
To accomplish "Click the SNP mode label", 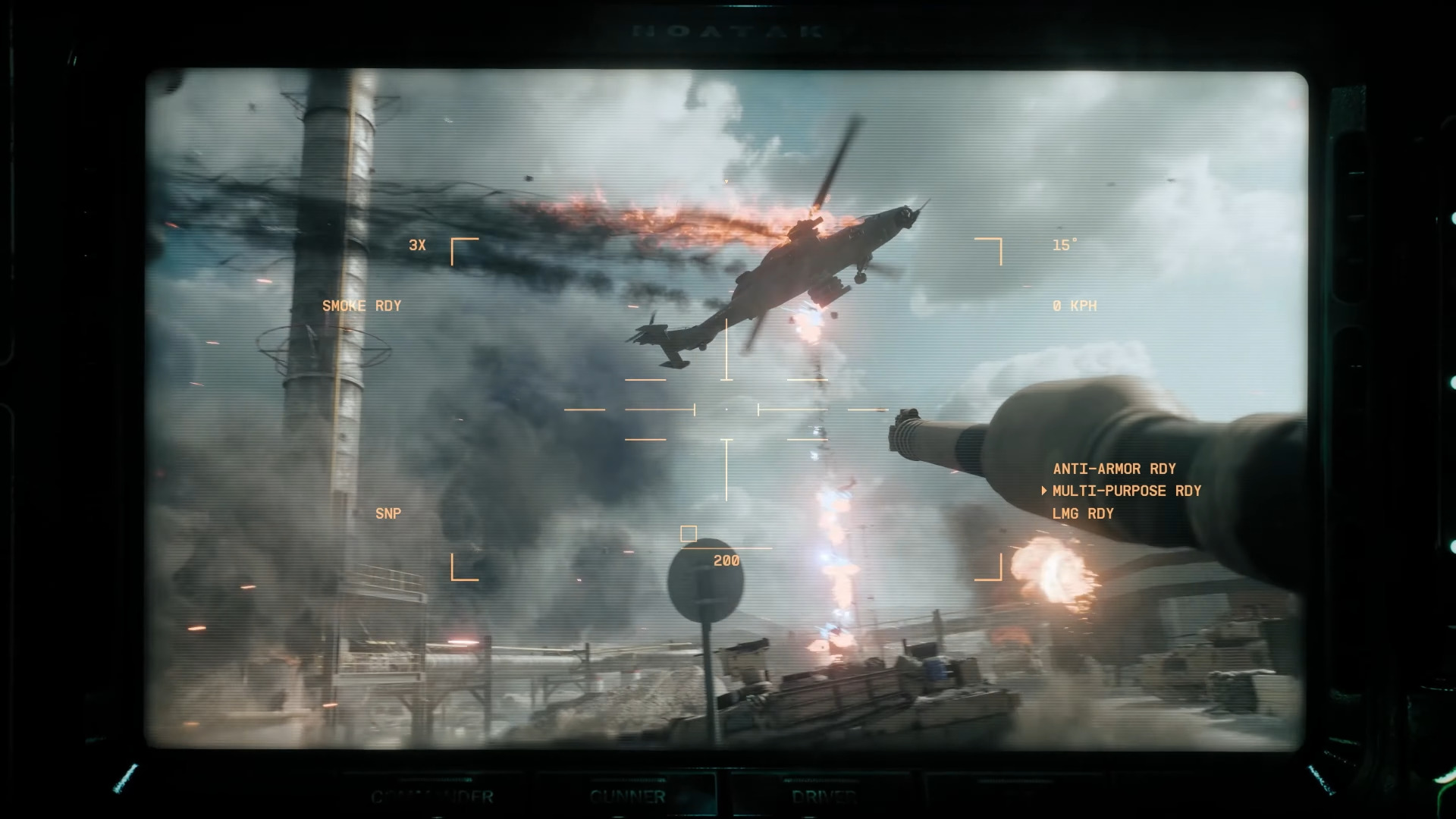I will (388, 514).
